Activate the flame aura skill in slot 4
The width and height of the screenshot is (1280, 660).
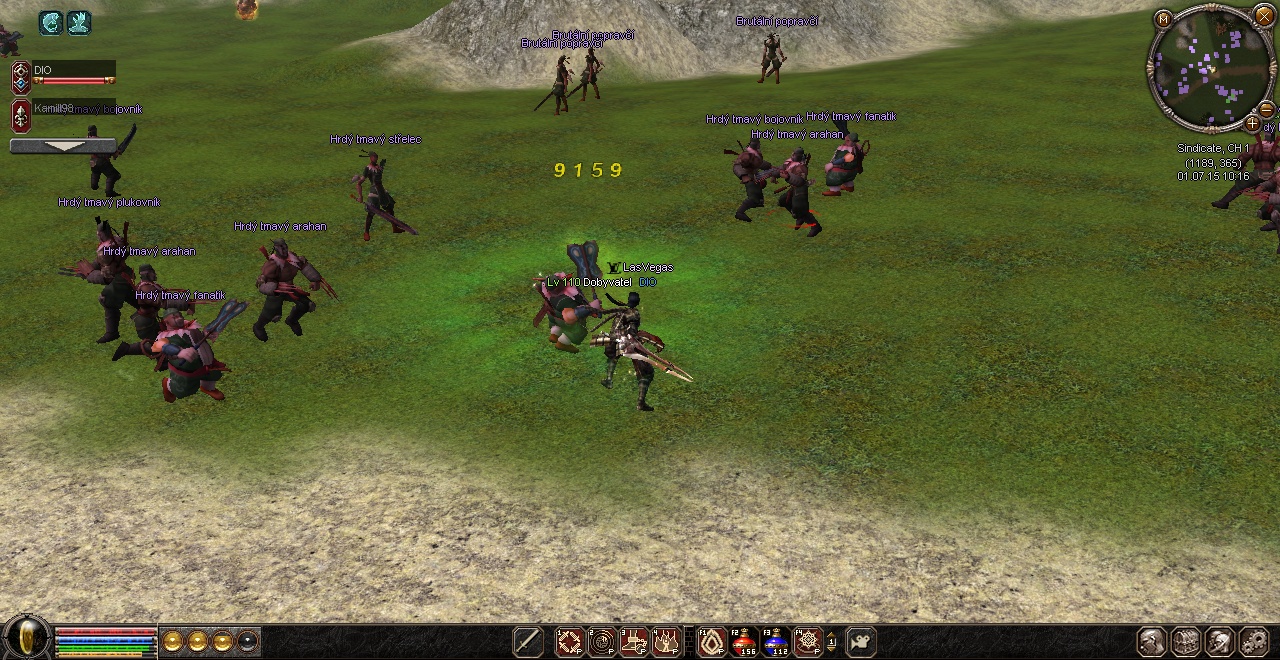pyautogui.click(x=666, y=641)
